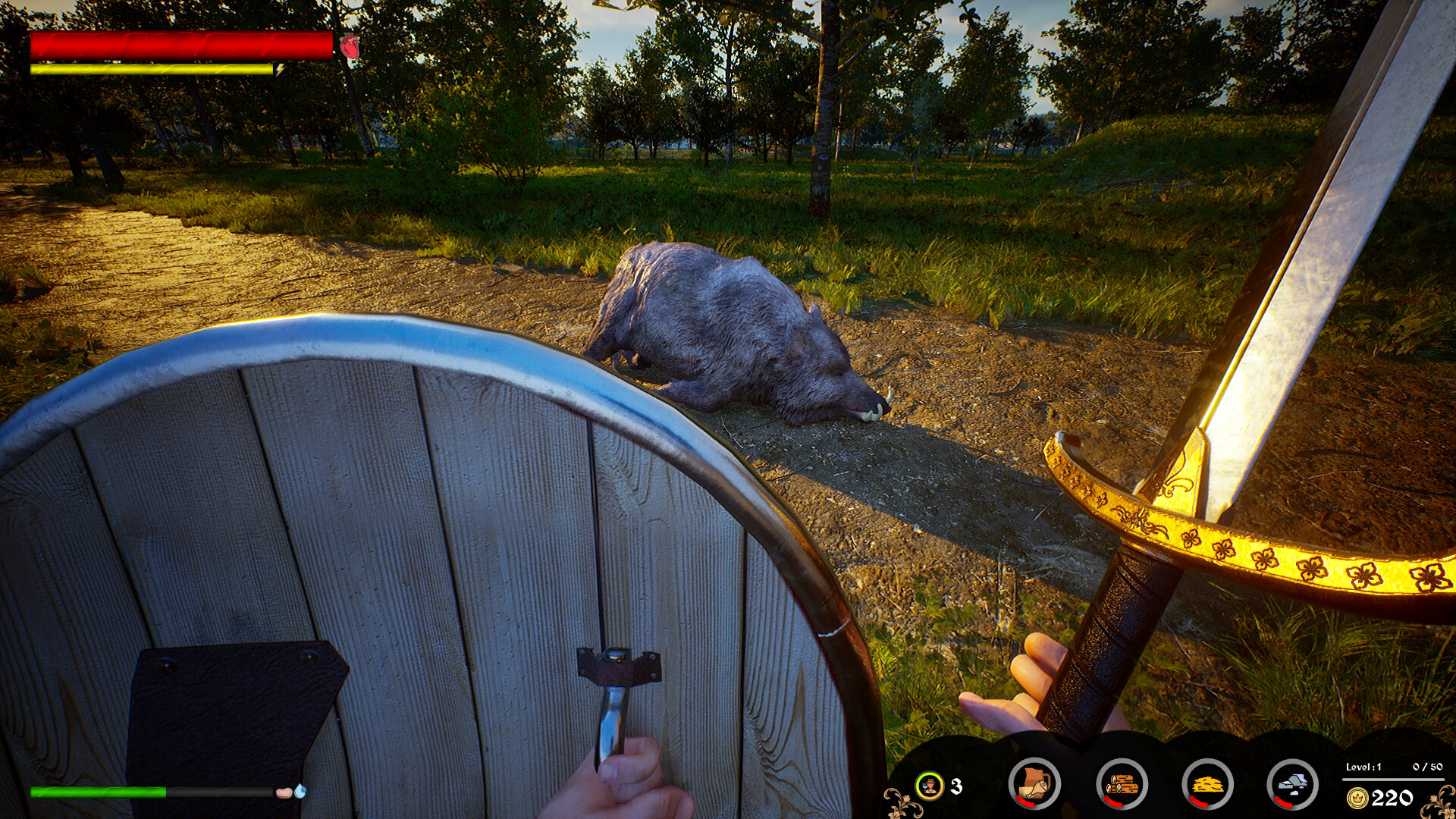The height and width of the screenshot is (819, 1456).
Task: Click the gold crown coin icon
Action: coord(1357,798)
